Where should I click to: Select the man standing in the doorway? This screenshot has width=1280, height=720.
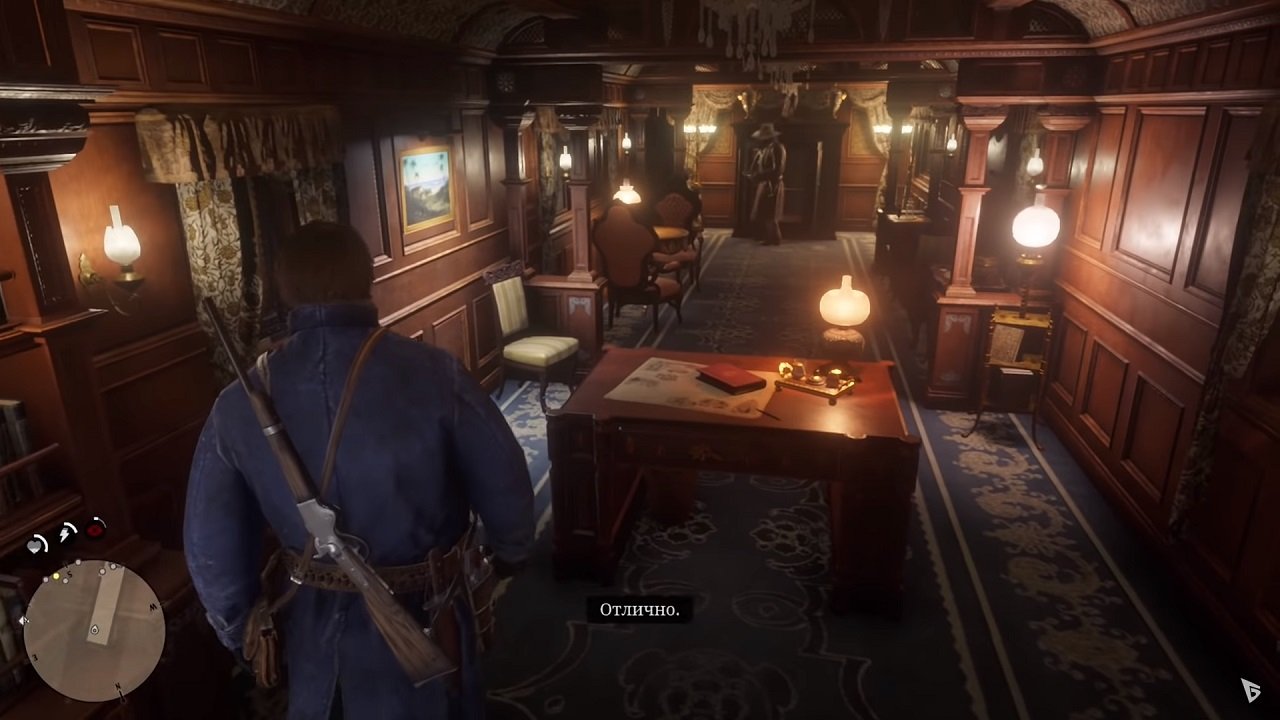click(765, 180)
